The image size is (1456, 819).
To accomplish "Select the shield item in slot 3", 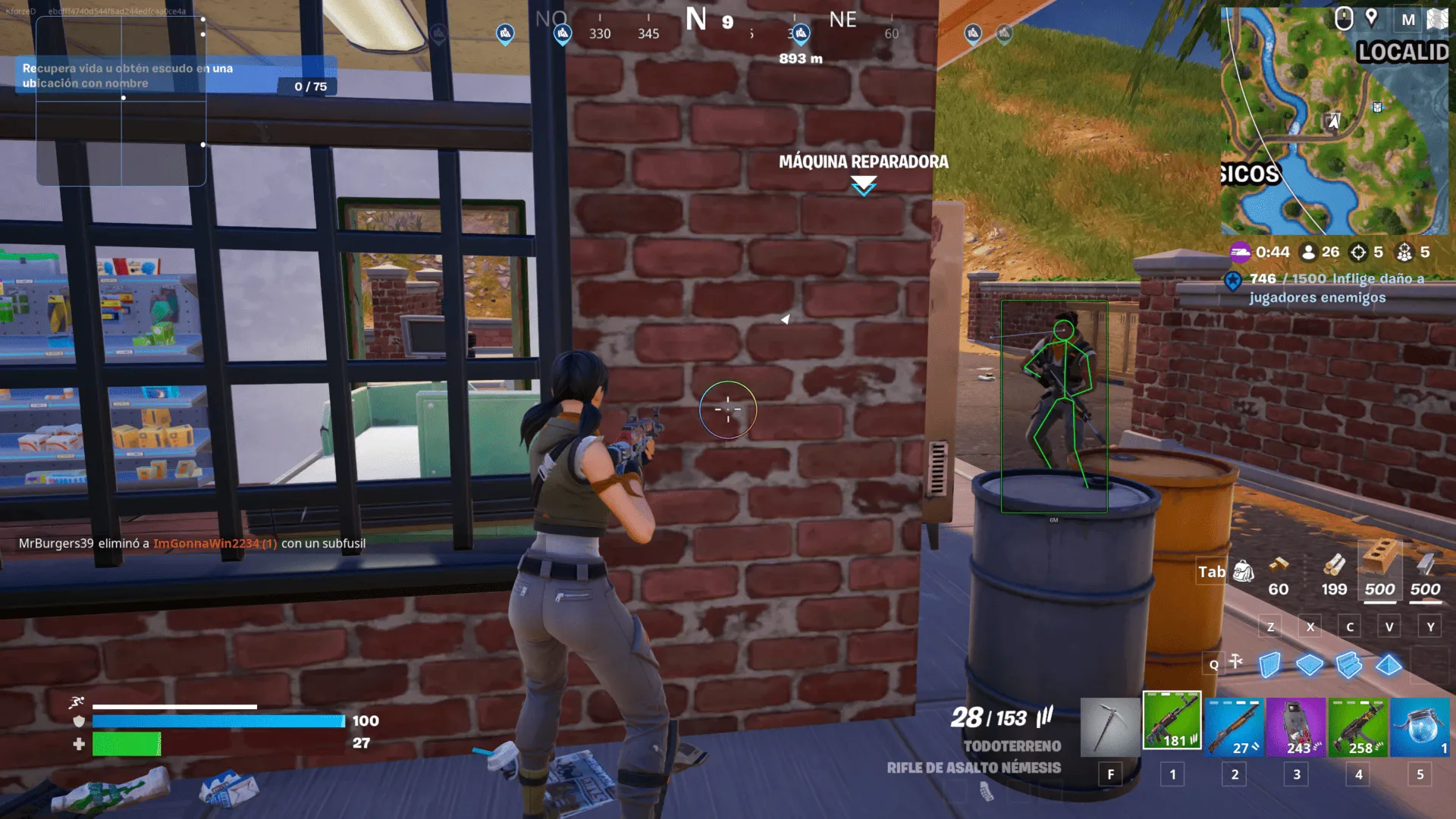I will pos(1297,728).
